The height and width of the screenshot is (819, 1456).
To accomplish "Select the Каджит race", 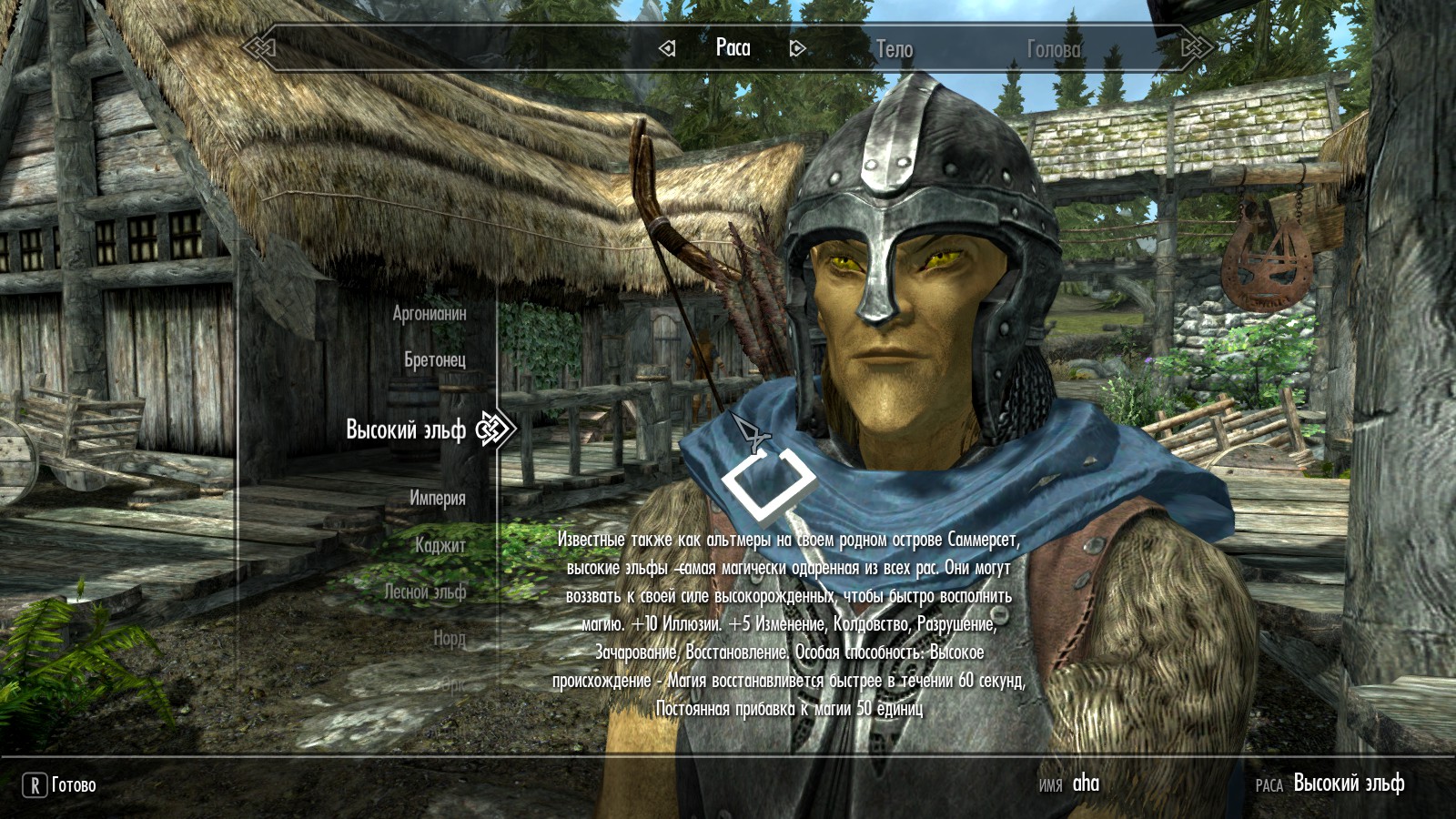I will point(440,545).
